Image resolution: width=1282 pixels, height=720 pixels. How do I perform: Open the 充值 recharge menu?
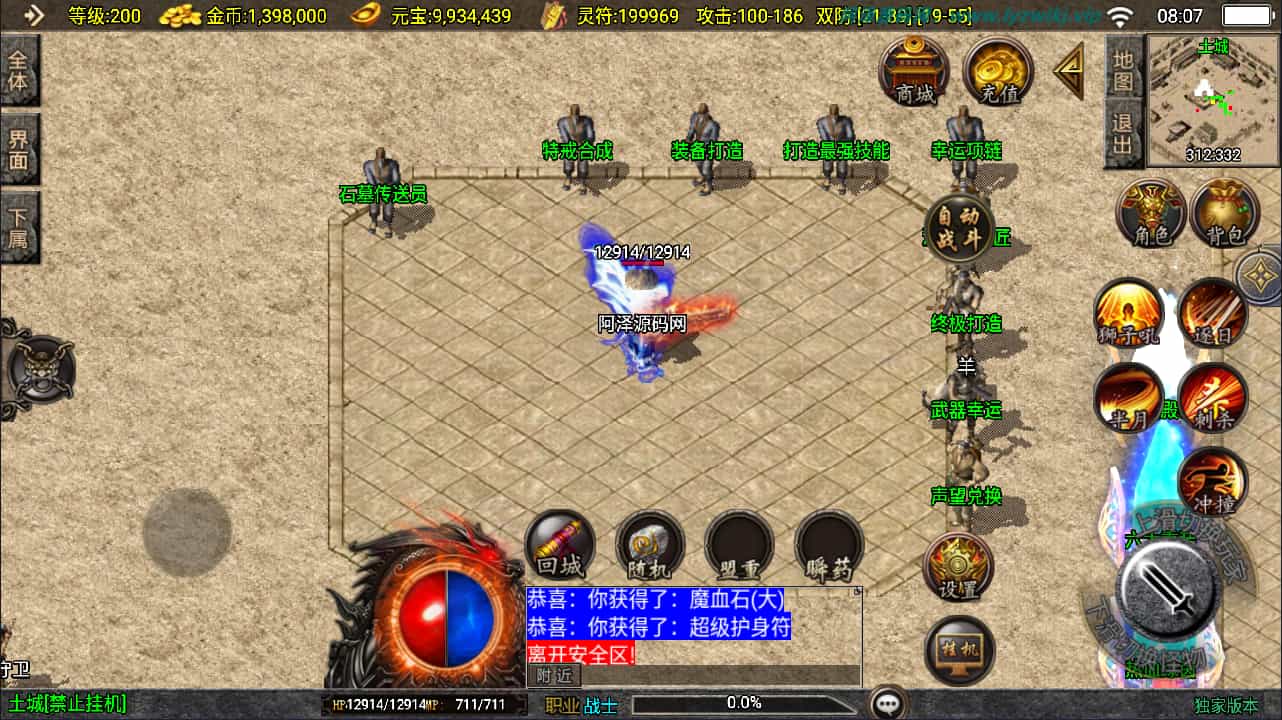998,71
